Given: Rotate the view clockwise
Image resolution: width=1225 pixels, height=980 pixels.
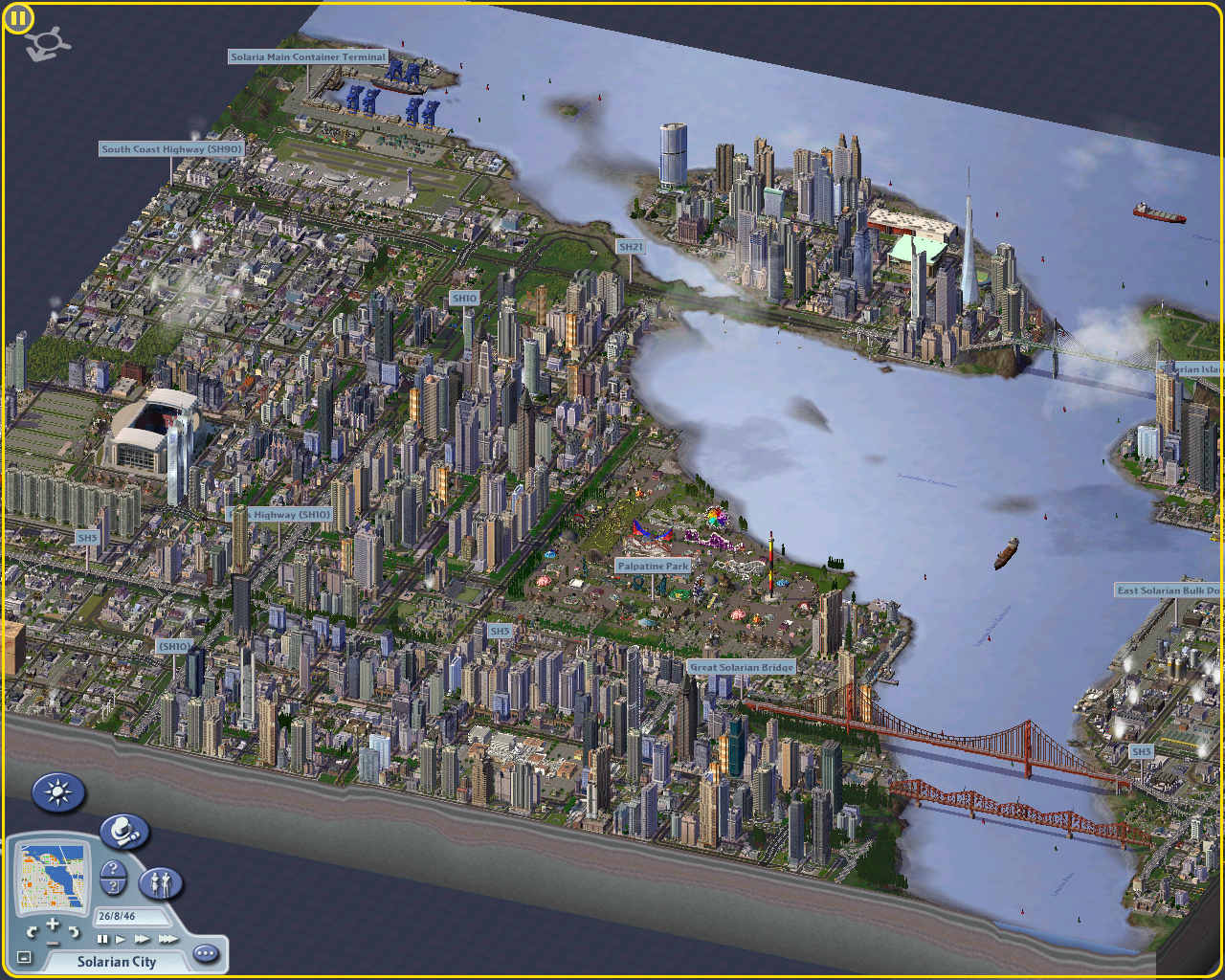Looking at the screenshot, I should [74, 930].
